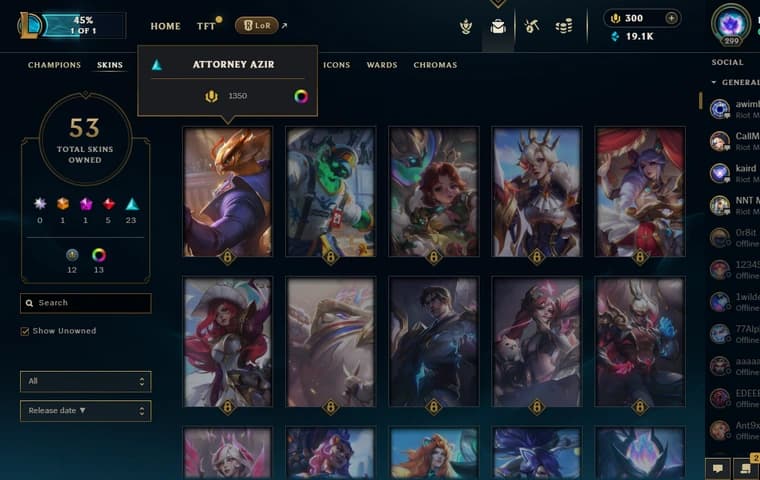Switch to the Champions tab
The image size is (760, 480).
[54, 65]
